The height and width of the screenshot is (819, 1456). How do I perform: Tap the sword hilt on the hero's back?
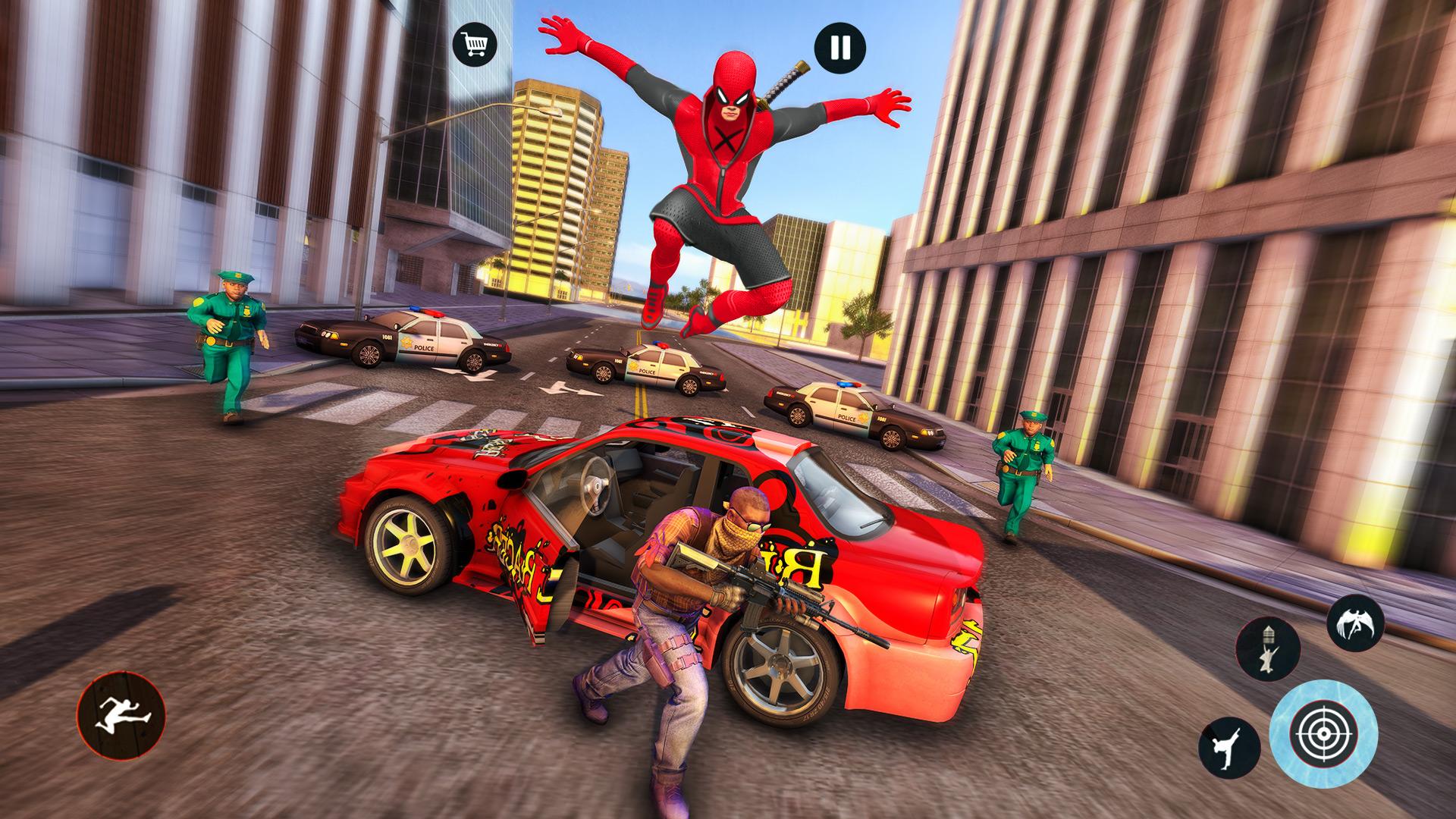785,80
